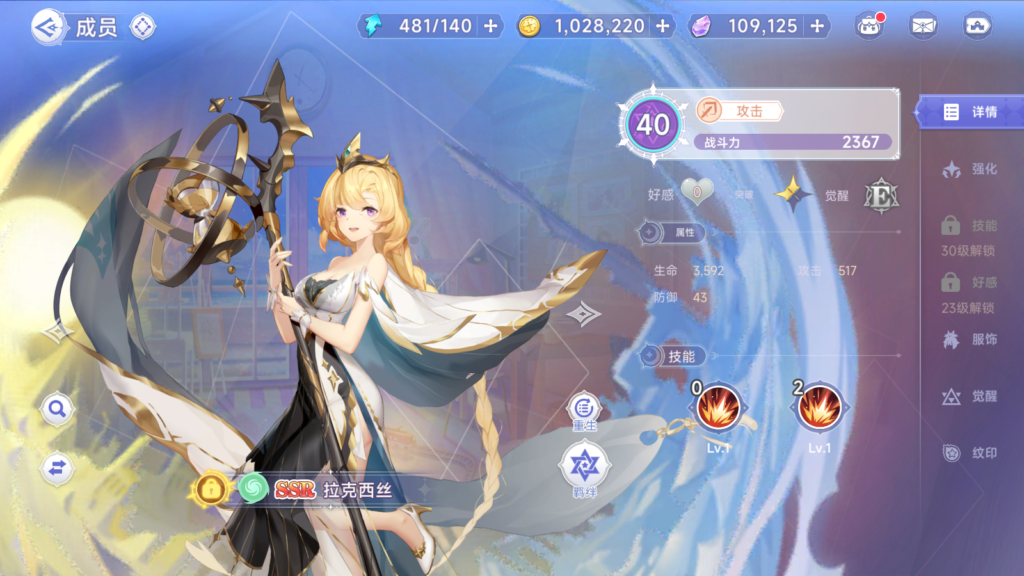This screenshot has height=576, width=1024.
Task: Open the 羁绊 bond hexagram button
Action: (585, 465)
